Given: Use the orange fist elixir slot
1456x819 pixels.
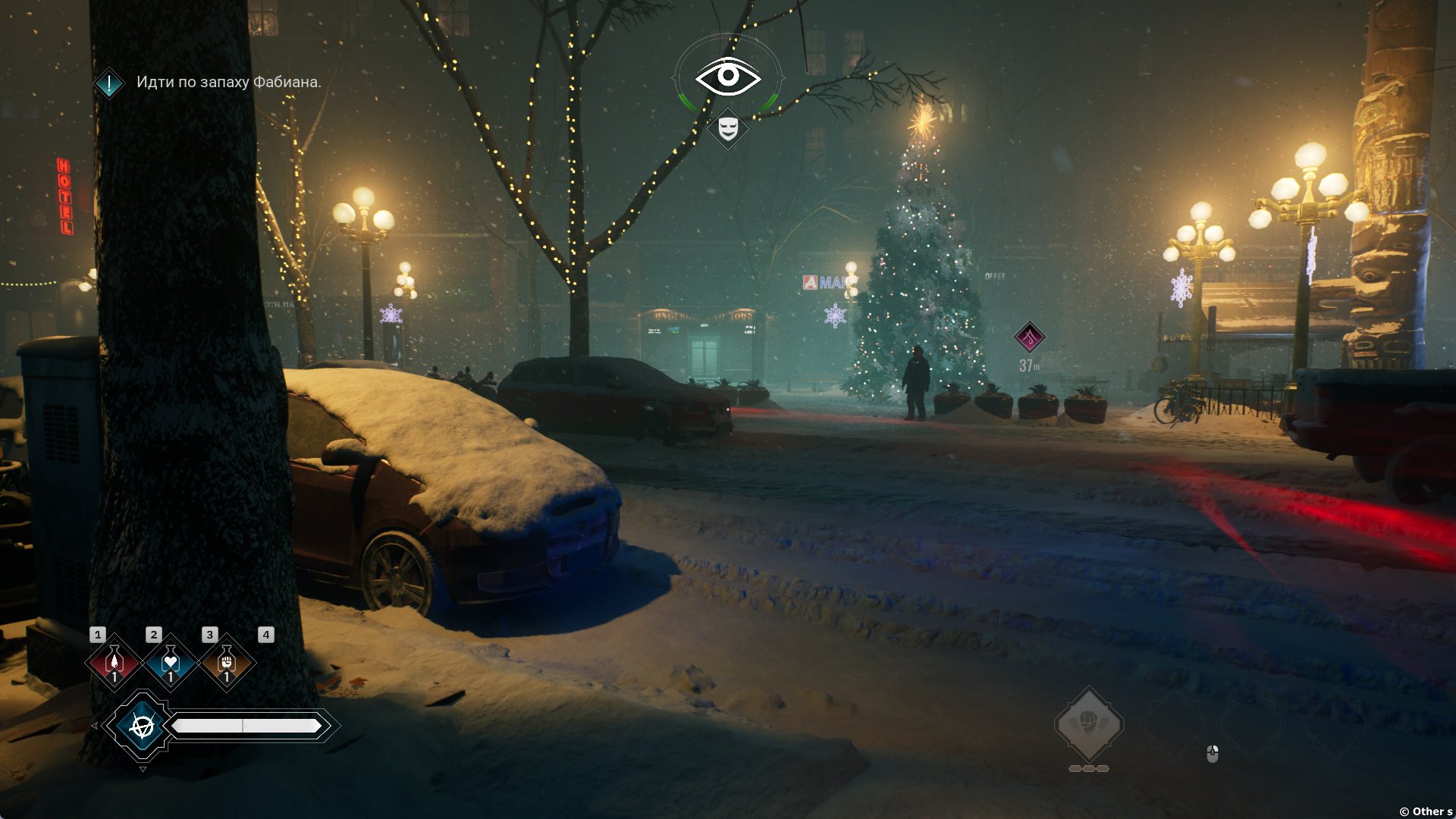Looking at the screenshot, I should [226, 664].
